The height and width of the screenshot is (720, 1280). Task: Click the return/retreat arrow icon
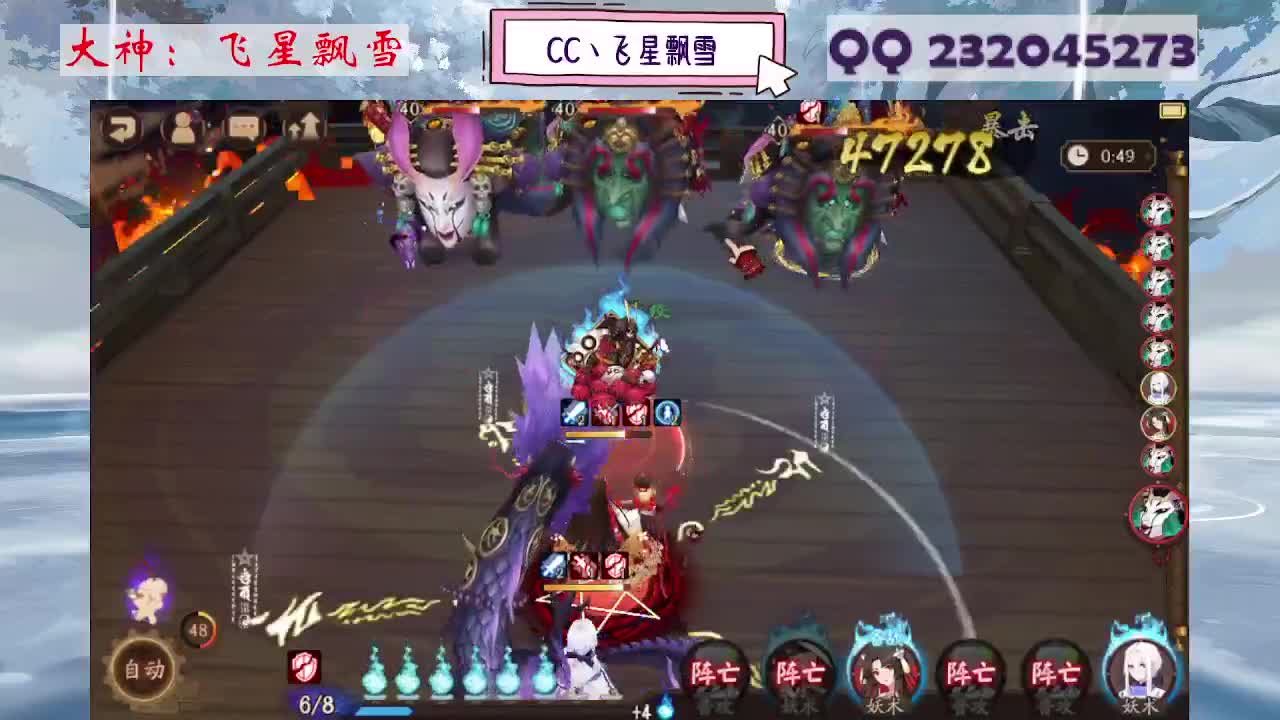point(122,128)
